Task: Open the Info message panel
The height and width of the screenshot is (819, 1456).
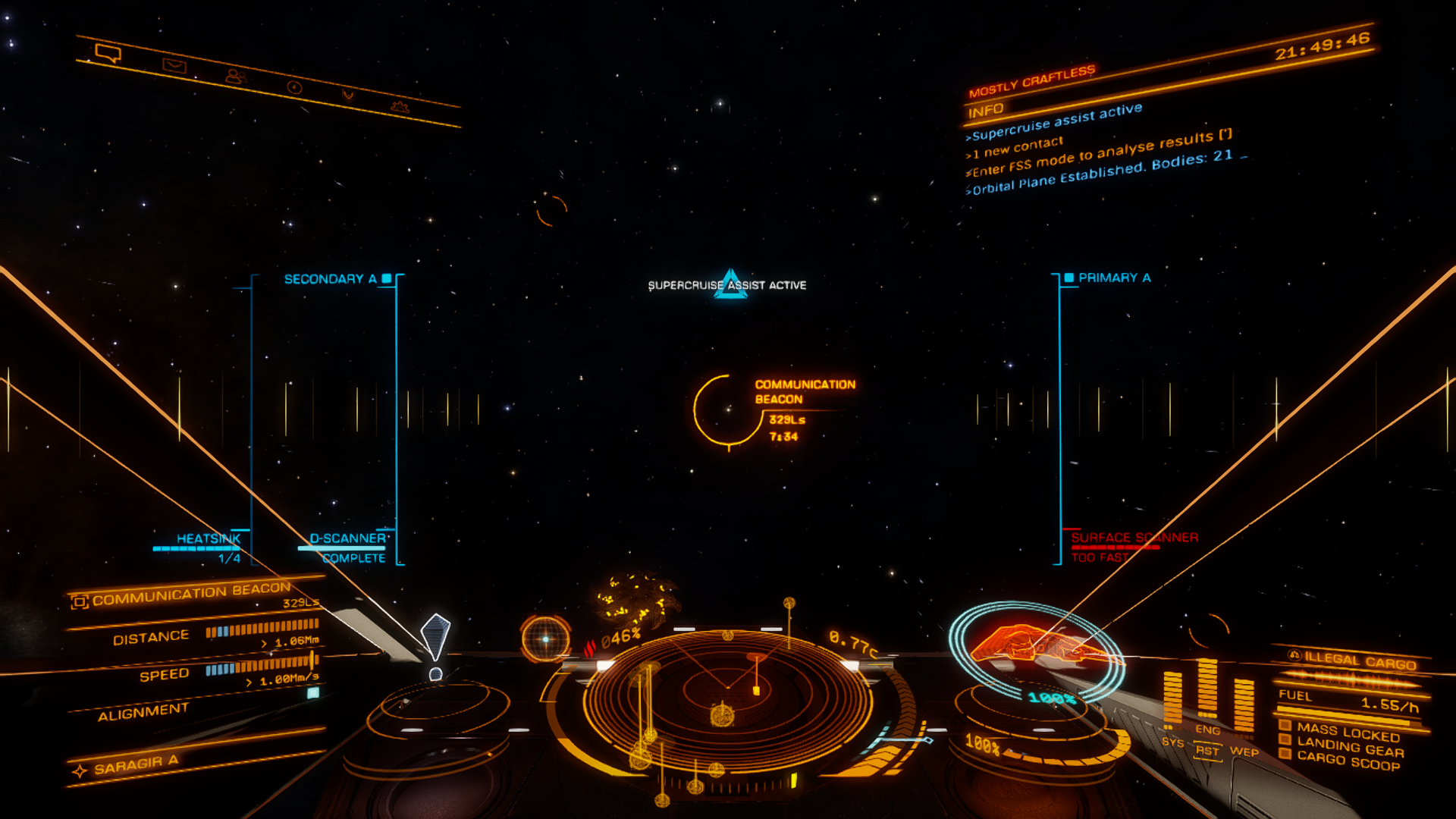Action: pos(986,111)
